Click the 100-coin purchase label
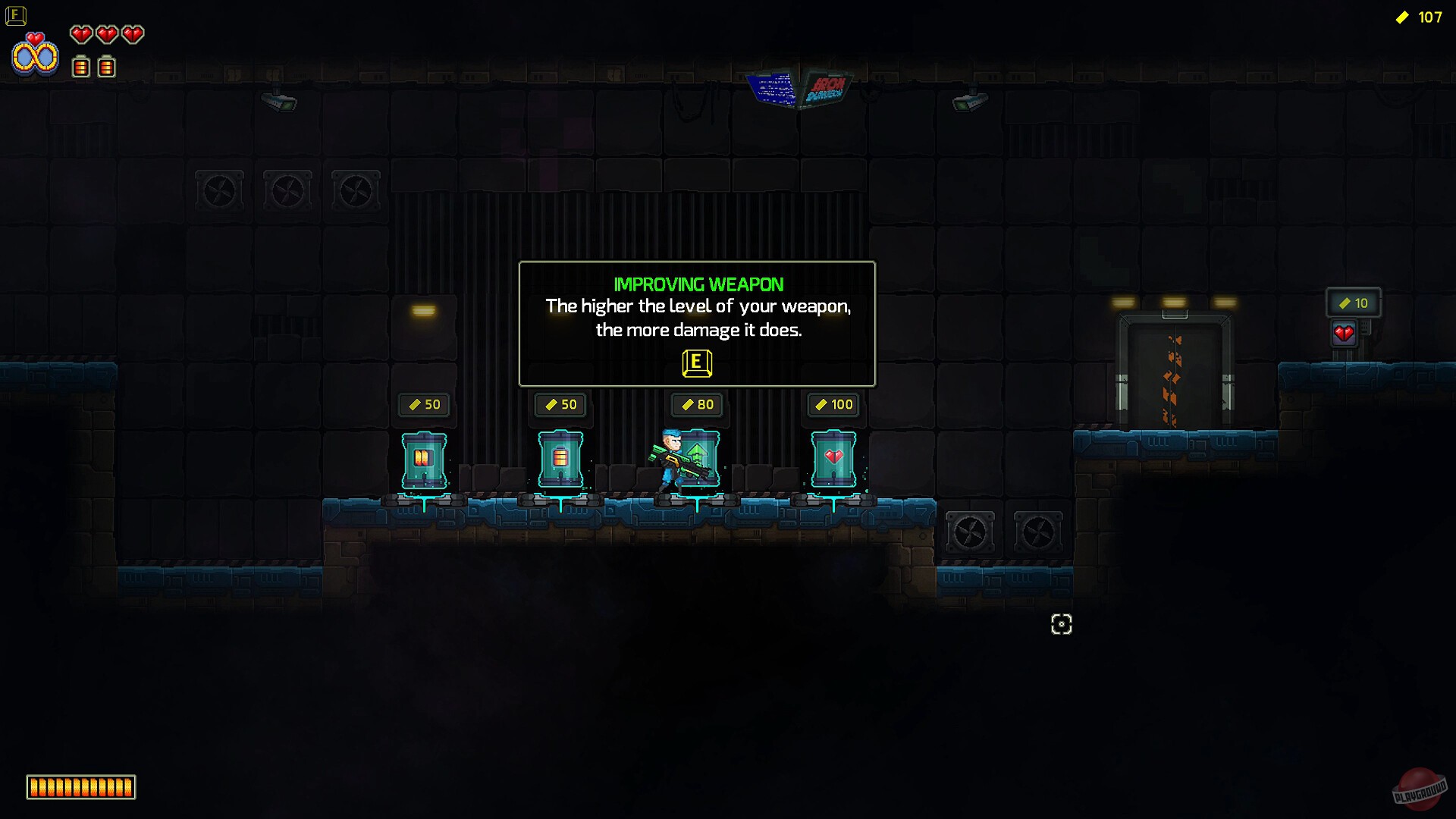1456x819 pixels. click(833, 404)
